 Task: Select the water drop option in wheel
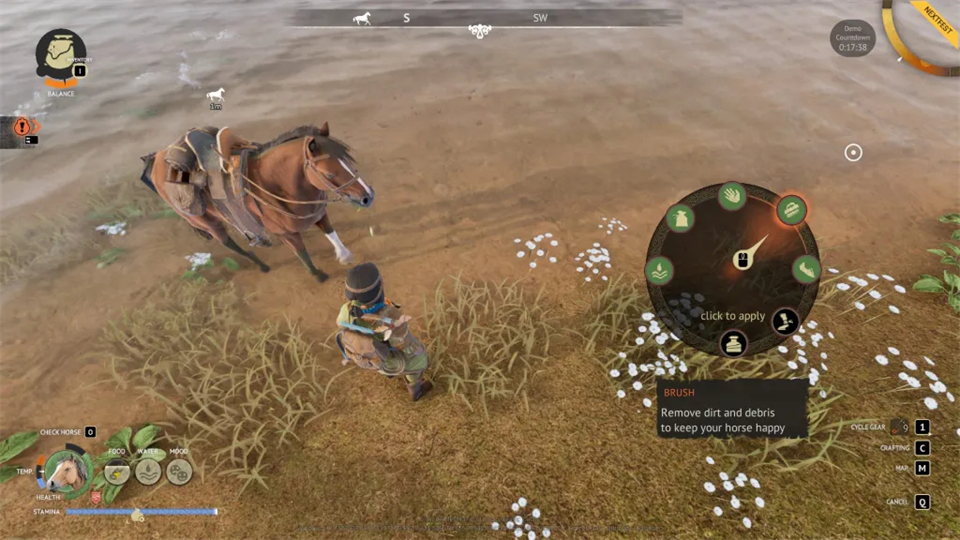click(x=659, y=270)
